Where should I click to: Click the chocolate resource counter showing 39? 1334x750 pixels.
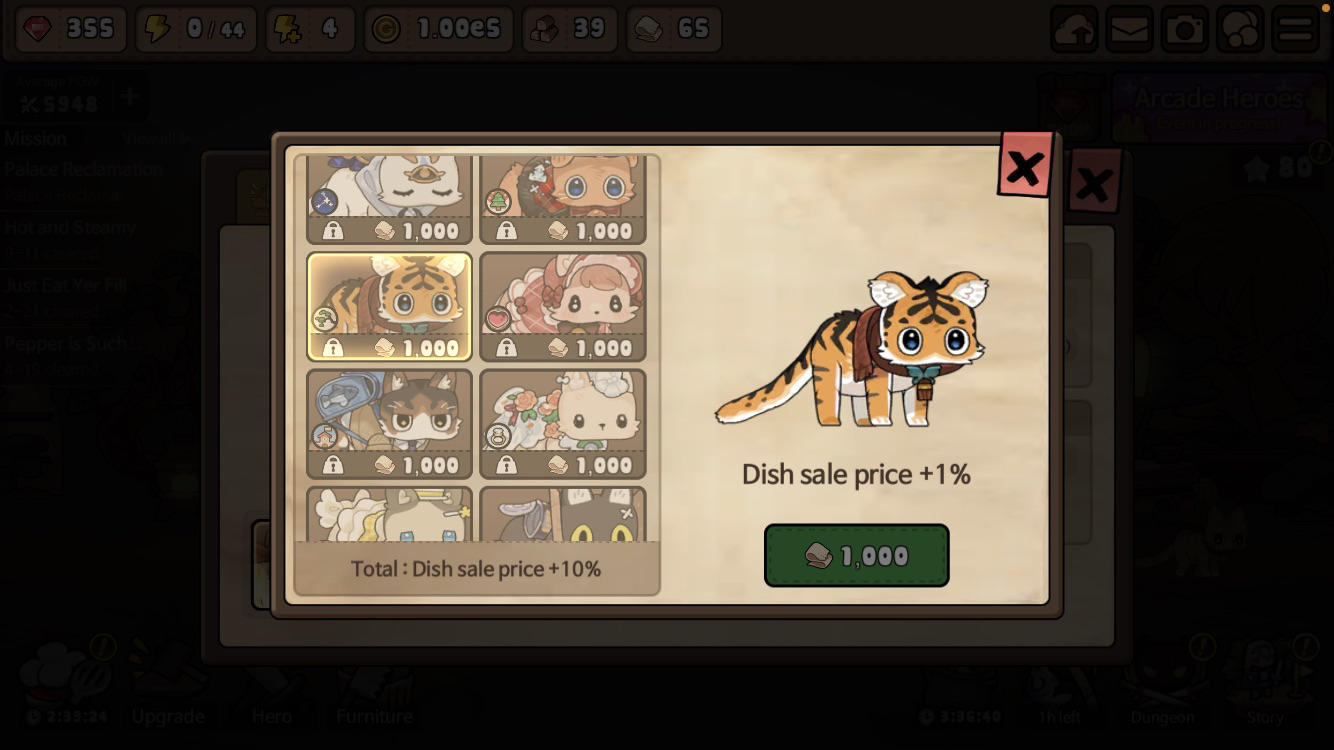pyautogui.click(x=570, y=29)
